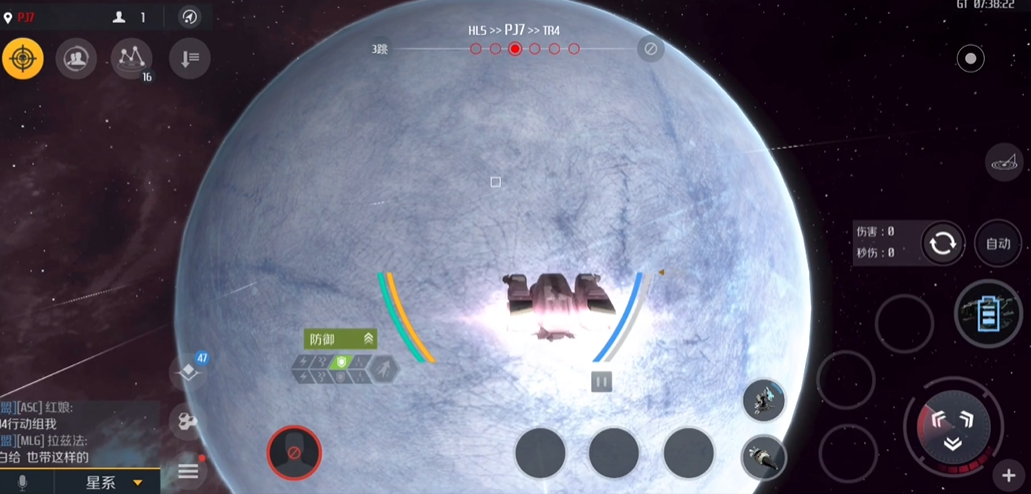Click the plus button in bottom corner

1008,476
